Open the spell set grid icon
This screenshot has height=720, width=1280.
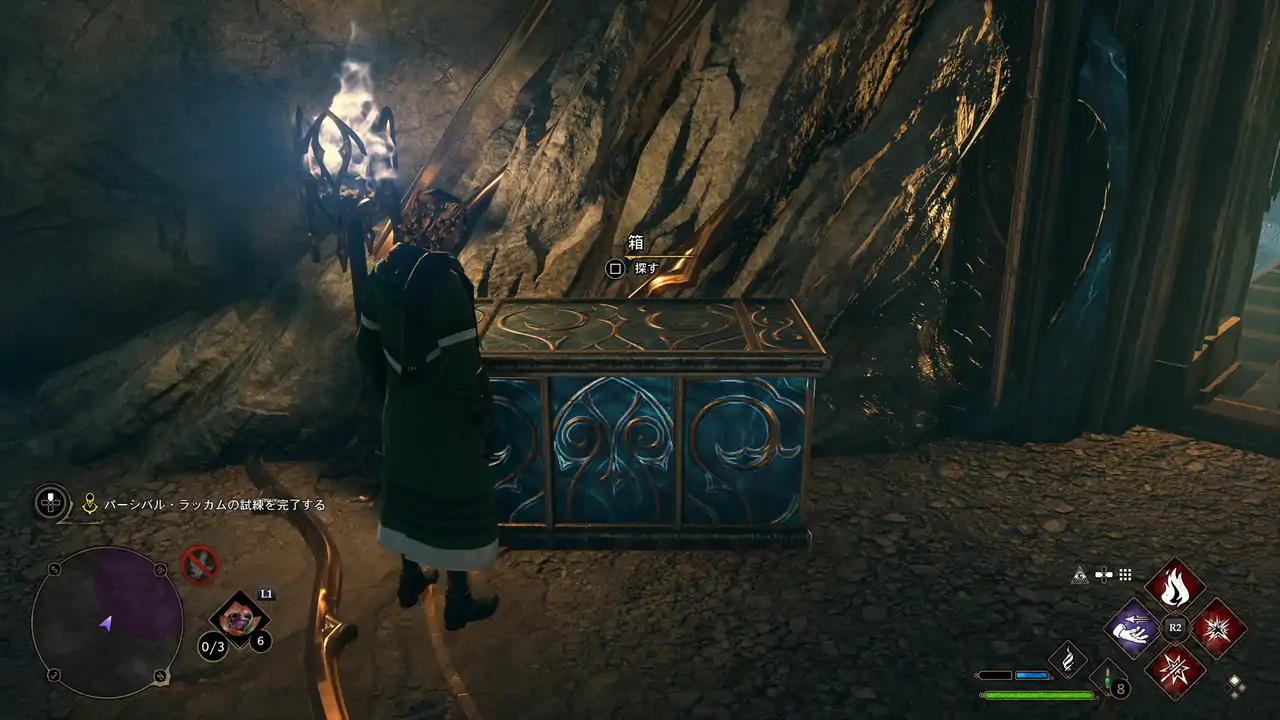click(1125, 575)
